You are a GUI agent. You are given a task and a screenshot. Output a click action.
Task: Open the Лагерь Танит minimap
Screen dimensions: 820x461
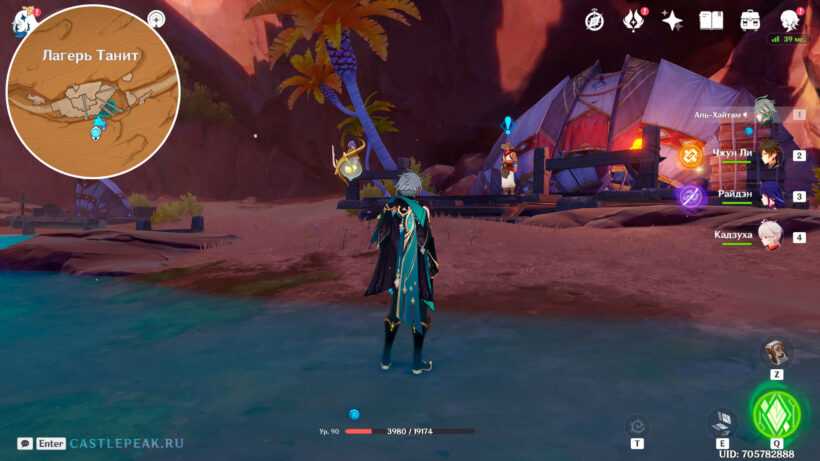click(93, 92)
